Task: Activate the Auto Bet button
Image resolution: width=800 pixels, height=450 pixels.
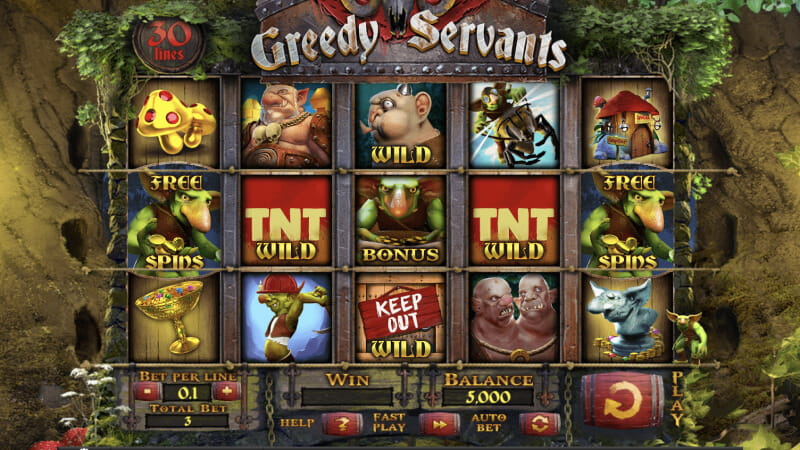Action: (x=539, y=423)
